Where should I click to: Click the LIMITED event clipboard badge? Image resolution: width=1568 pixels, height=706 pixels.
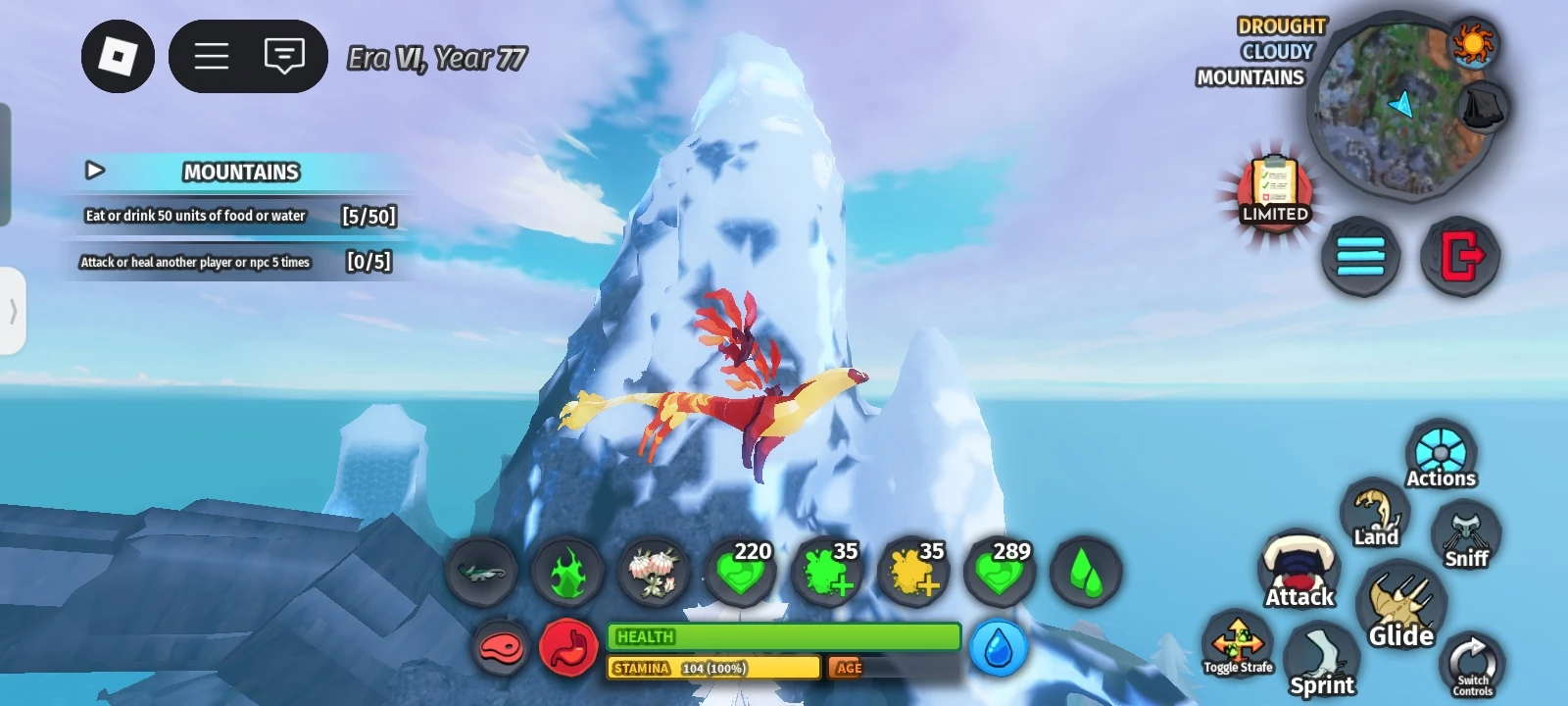(x=1274, y=191)
